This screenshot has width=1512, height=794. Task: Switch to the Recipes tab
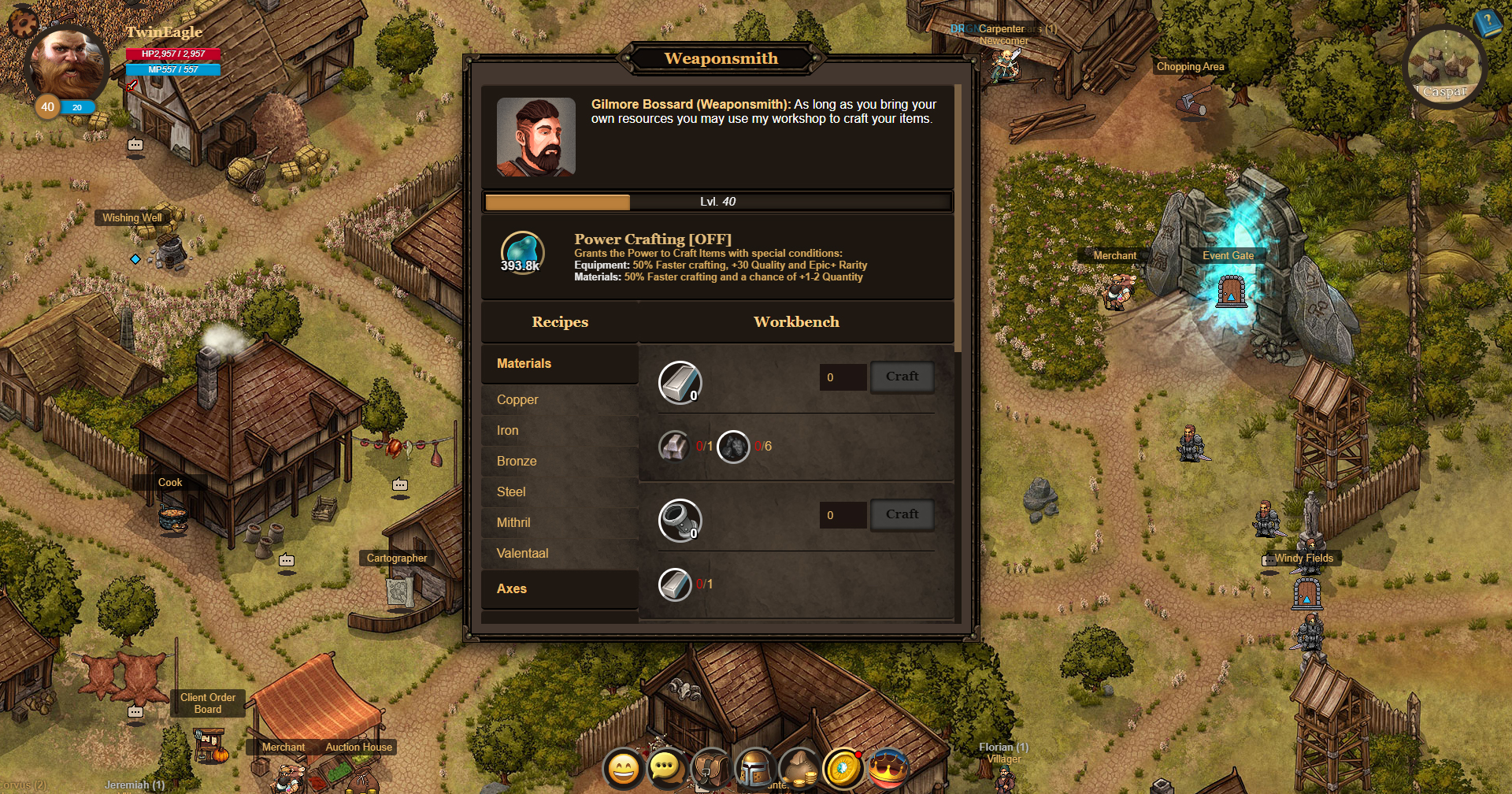click(x=560, y=321)
